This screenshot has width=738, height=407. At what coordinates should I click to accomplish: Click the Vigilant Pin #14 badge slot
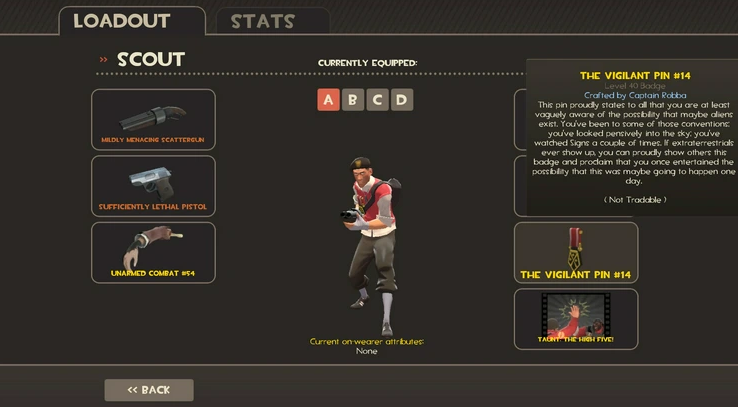(x=576, y=252)
